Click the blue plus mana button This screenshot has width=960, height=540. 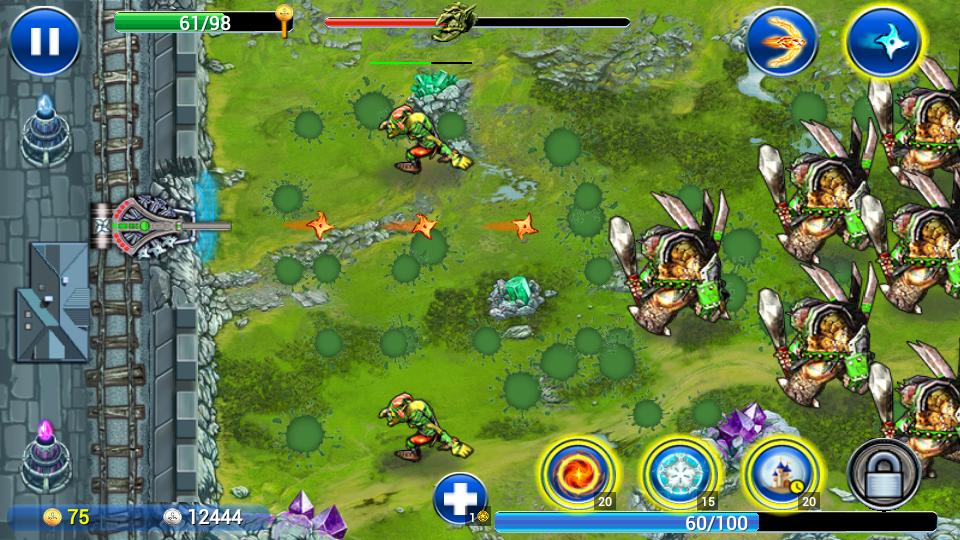coord(460,498)
